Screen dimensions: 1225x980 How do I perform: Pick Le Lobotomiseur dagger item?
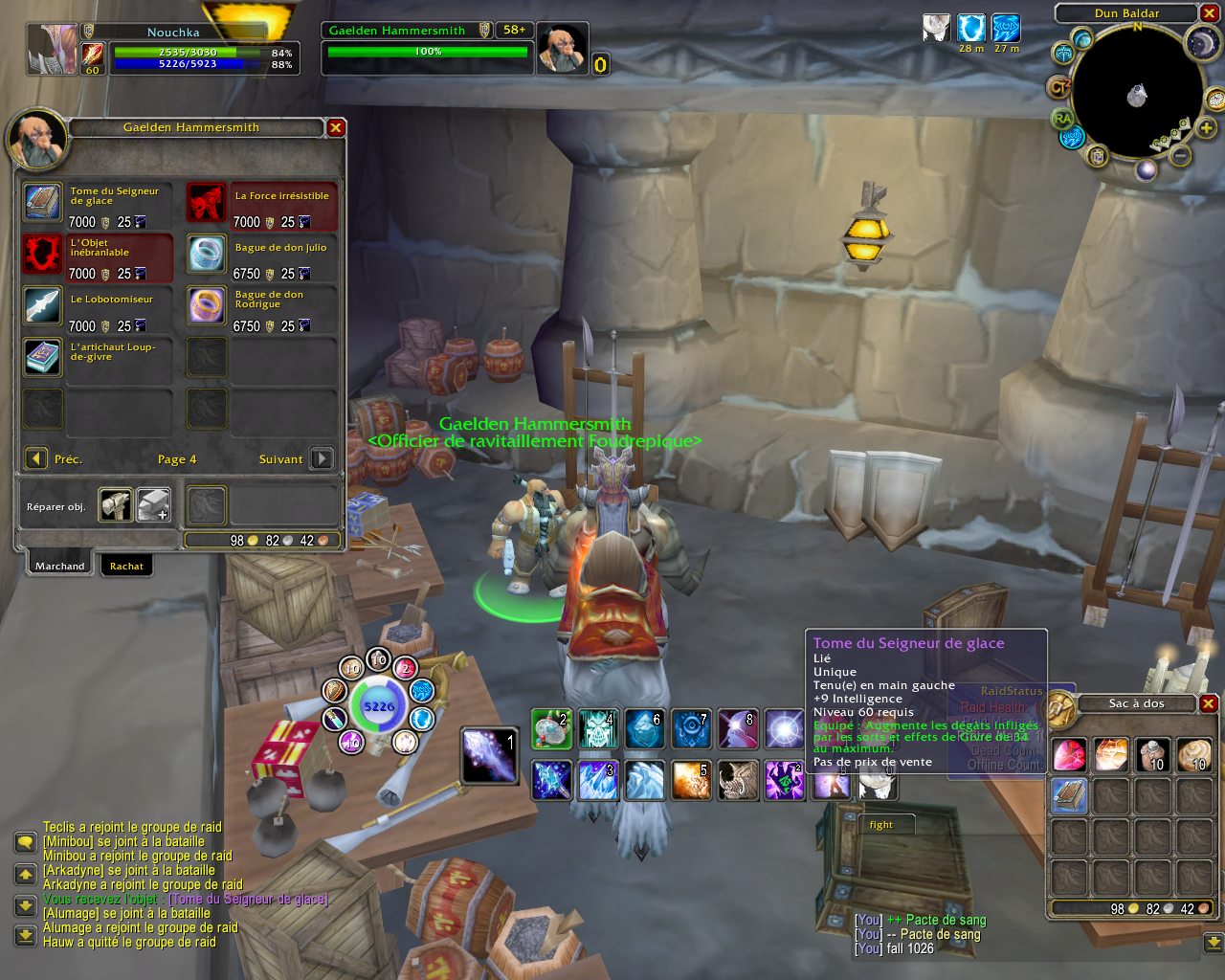click(43, 306)
